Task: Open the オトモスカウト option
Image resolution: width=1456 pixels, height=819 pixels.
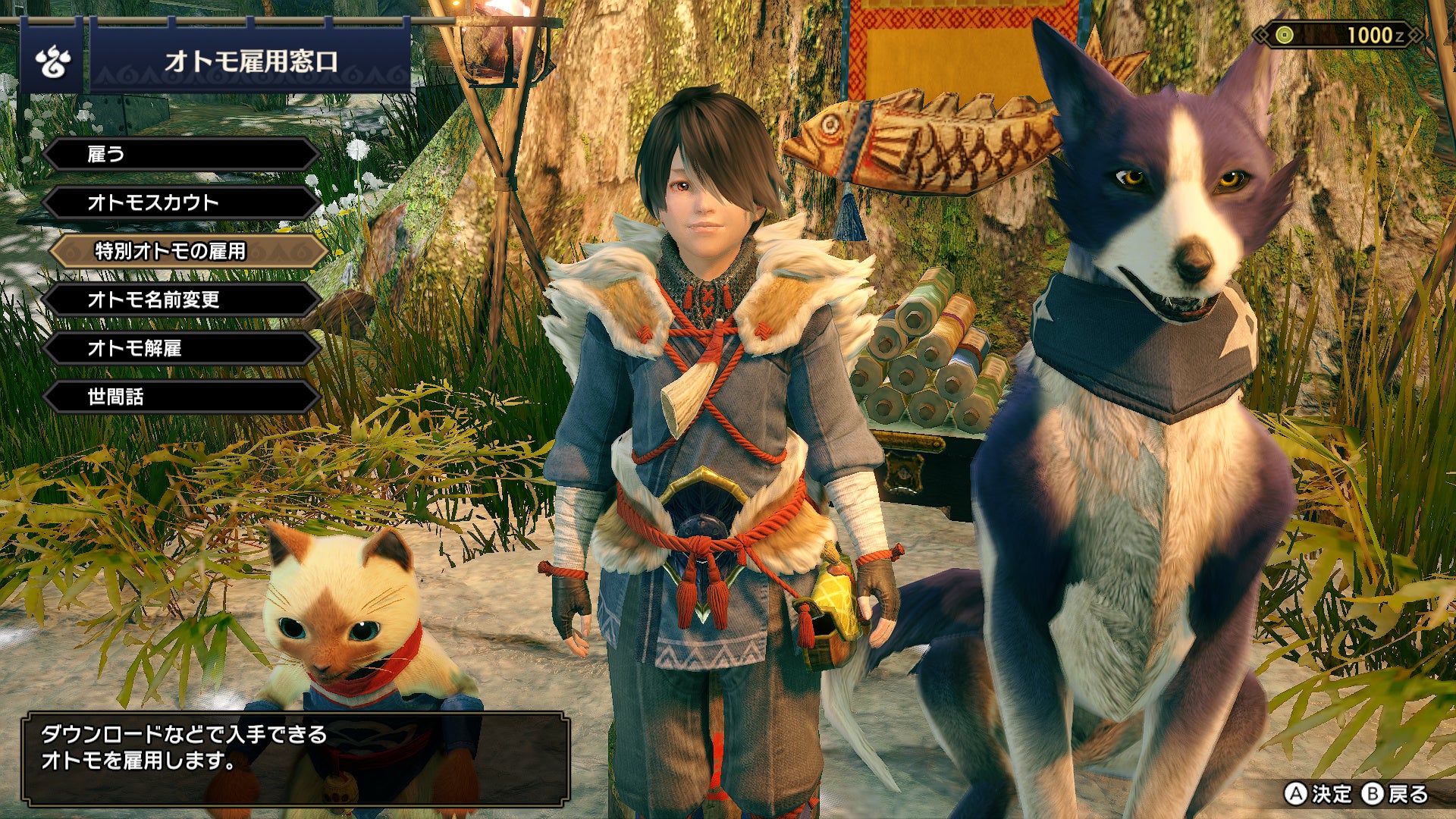Action: [x=181, y=203]
